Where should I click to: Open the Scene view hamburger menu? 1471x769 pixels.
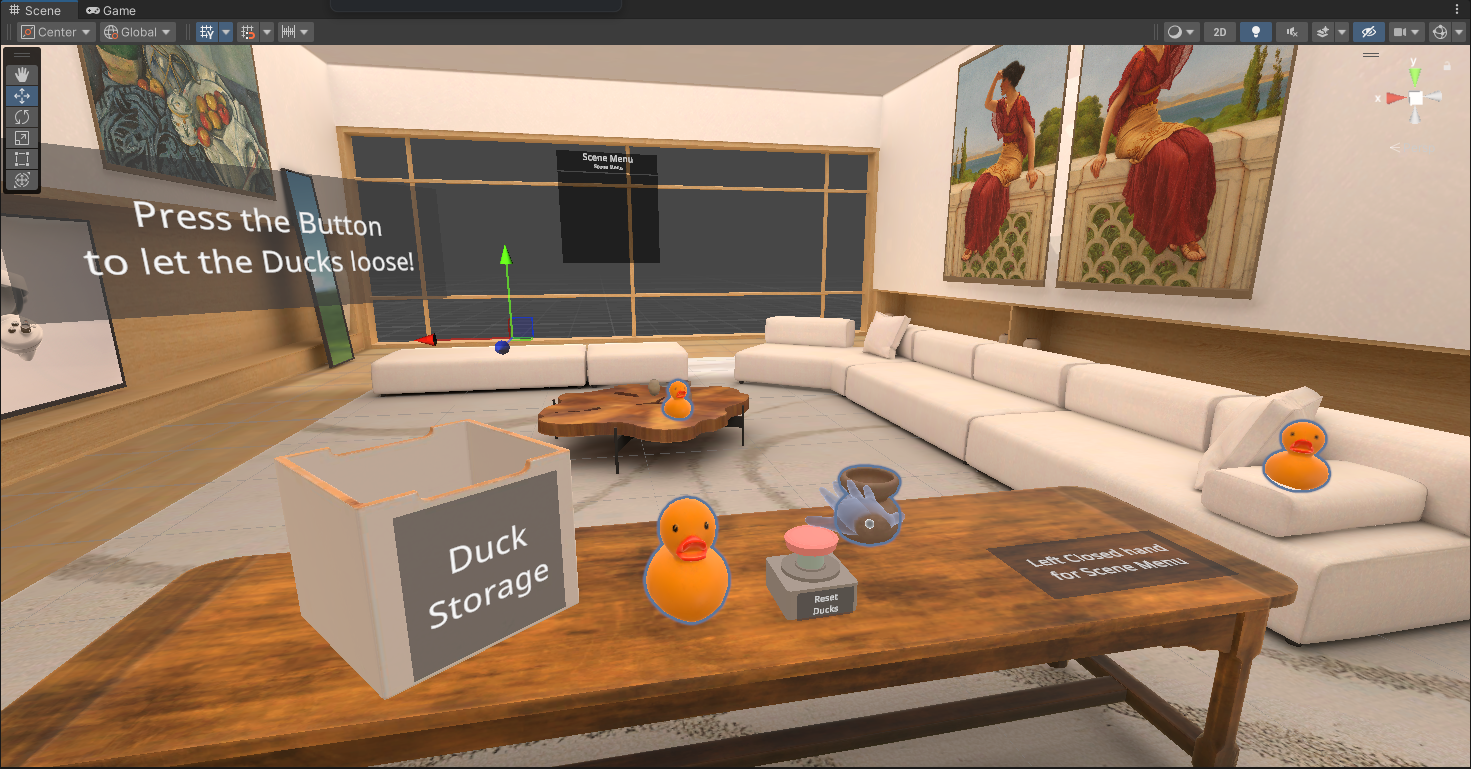(1371, 55)
